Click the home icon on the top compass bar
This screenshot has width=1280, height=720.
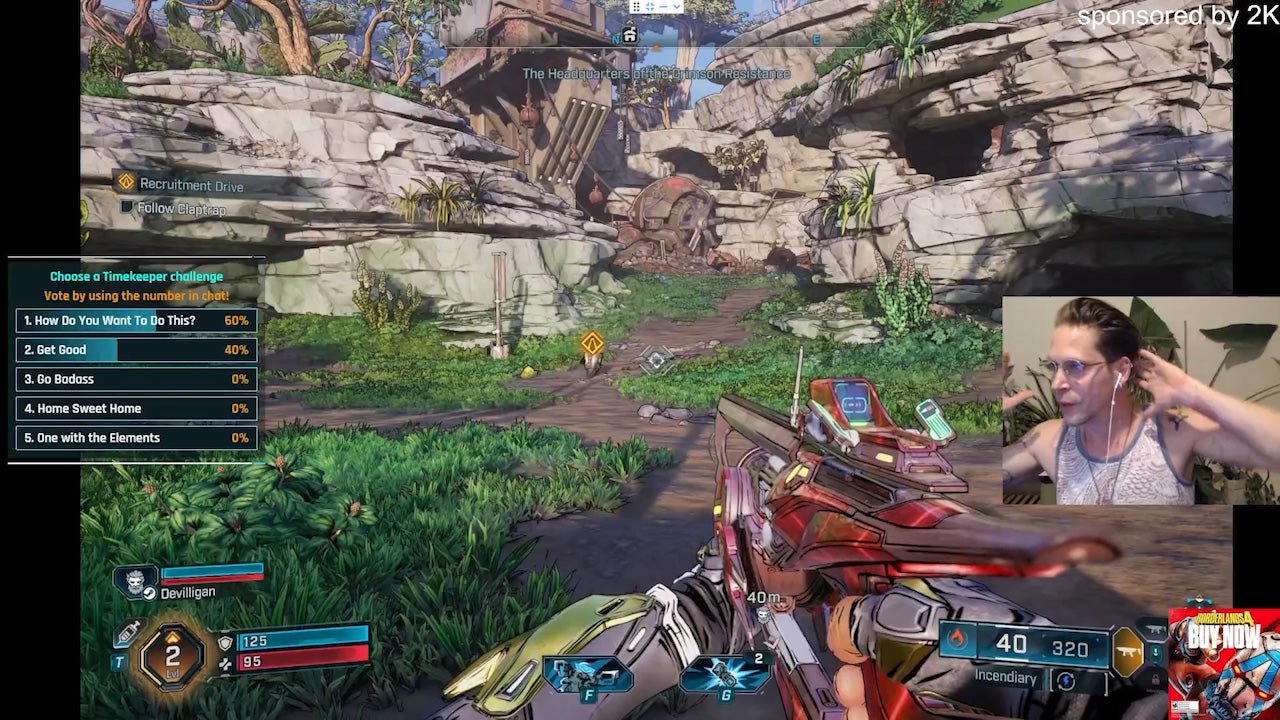tap(630, 35)
